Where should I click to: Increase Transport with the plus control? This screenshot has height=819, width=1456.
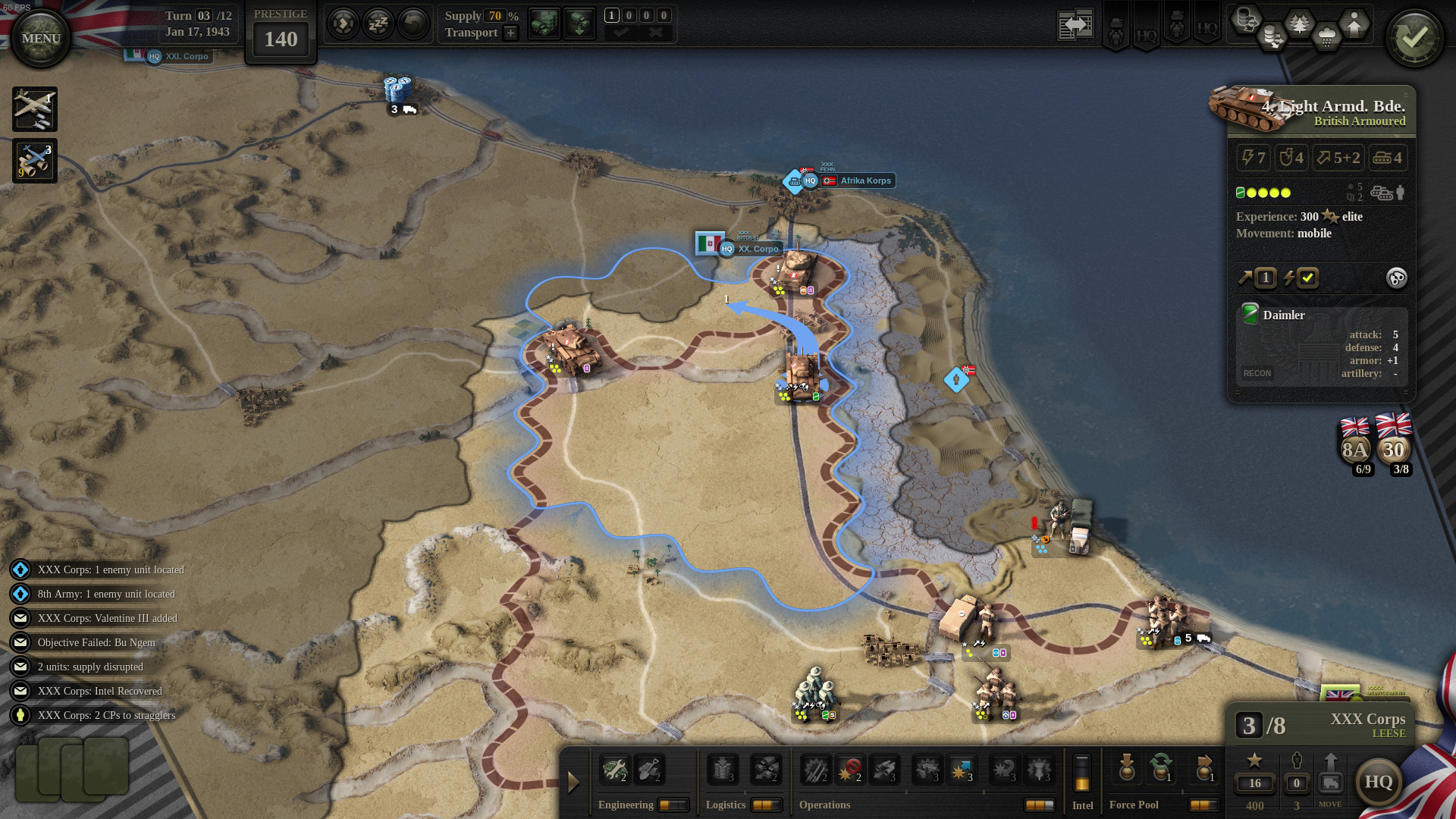click(x=510, y=33)
